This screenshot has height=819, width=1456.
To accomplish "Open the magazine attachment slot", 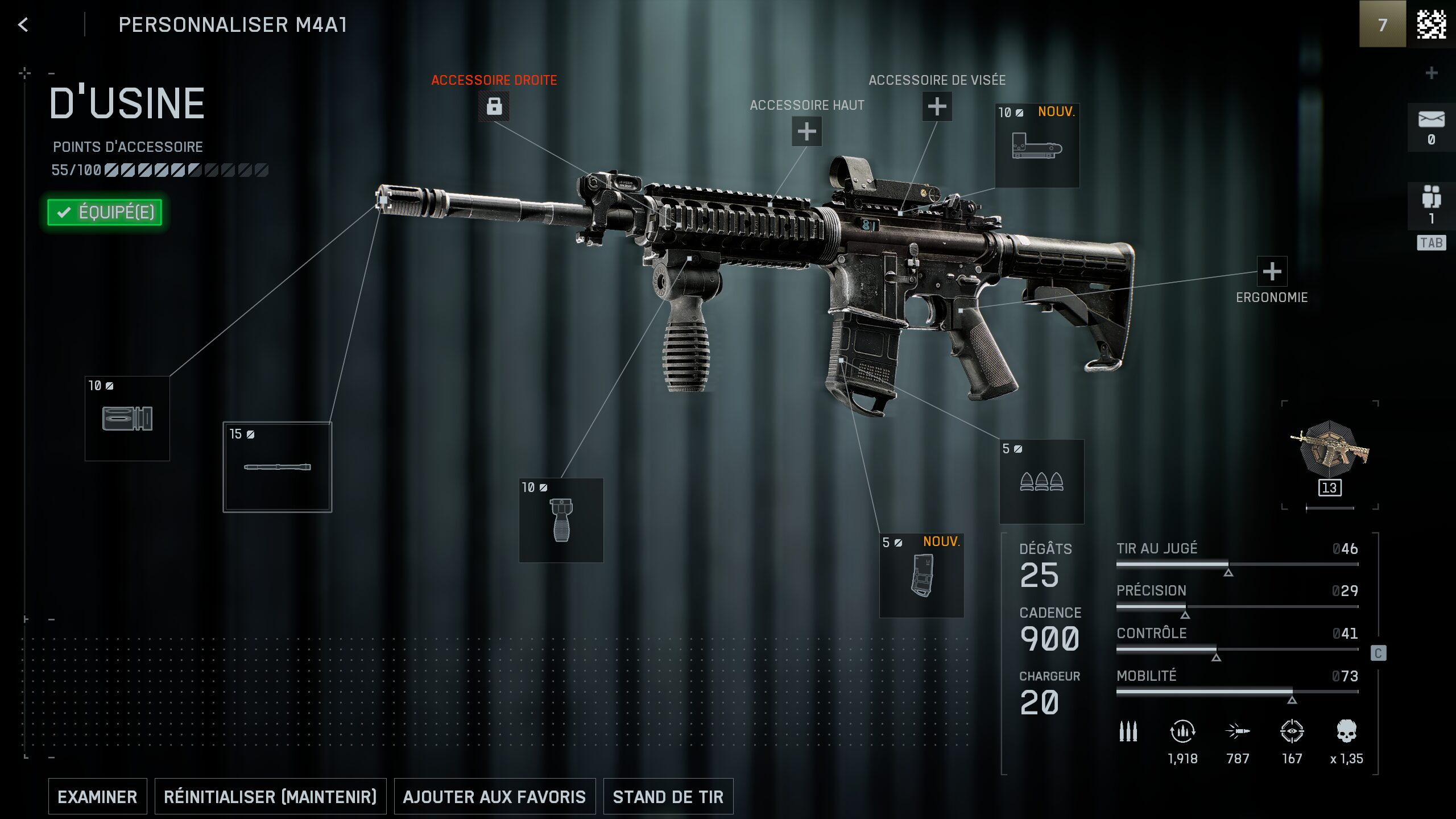I will click(x=921, y=576).
